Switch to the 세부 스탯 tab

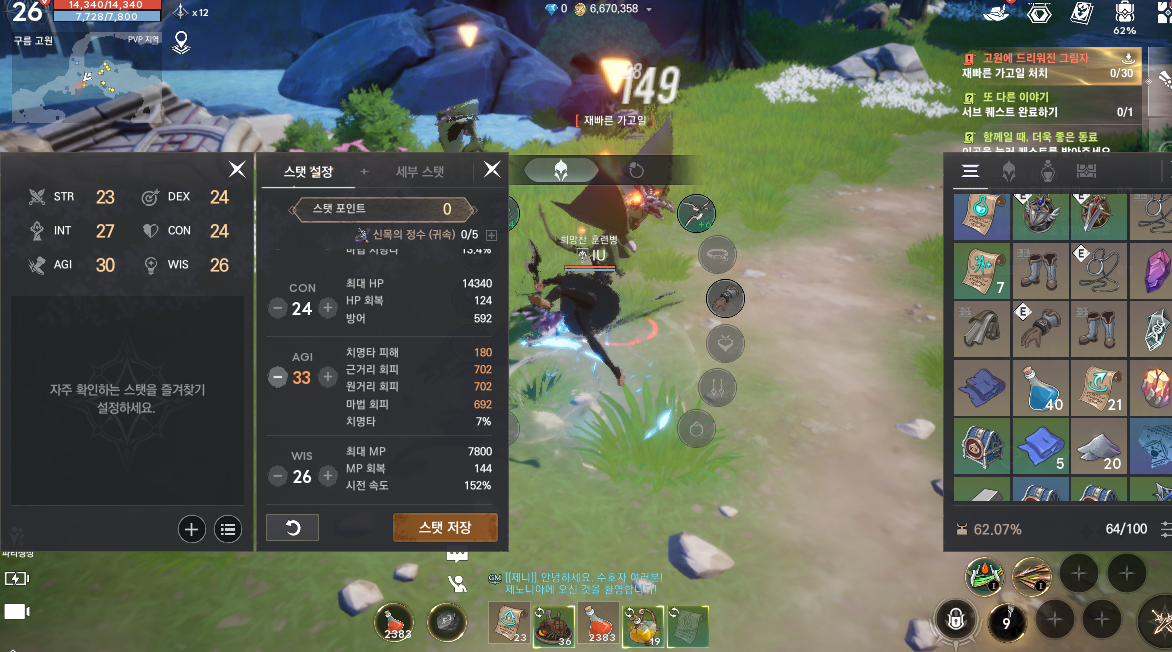tap(420, 171)
